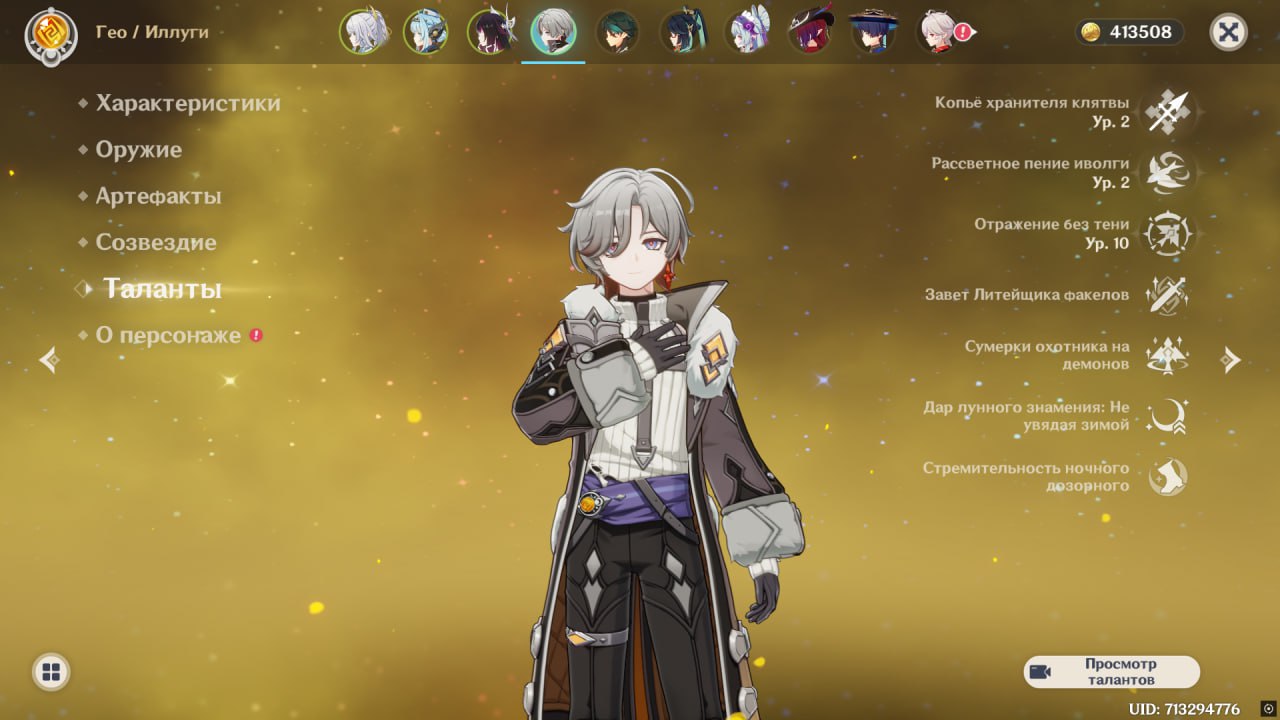Screen dimensions: 1280x720
Task: Close the character screen with the X button
Action: click(x=1228, y=32)
